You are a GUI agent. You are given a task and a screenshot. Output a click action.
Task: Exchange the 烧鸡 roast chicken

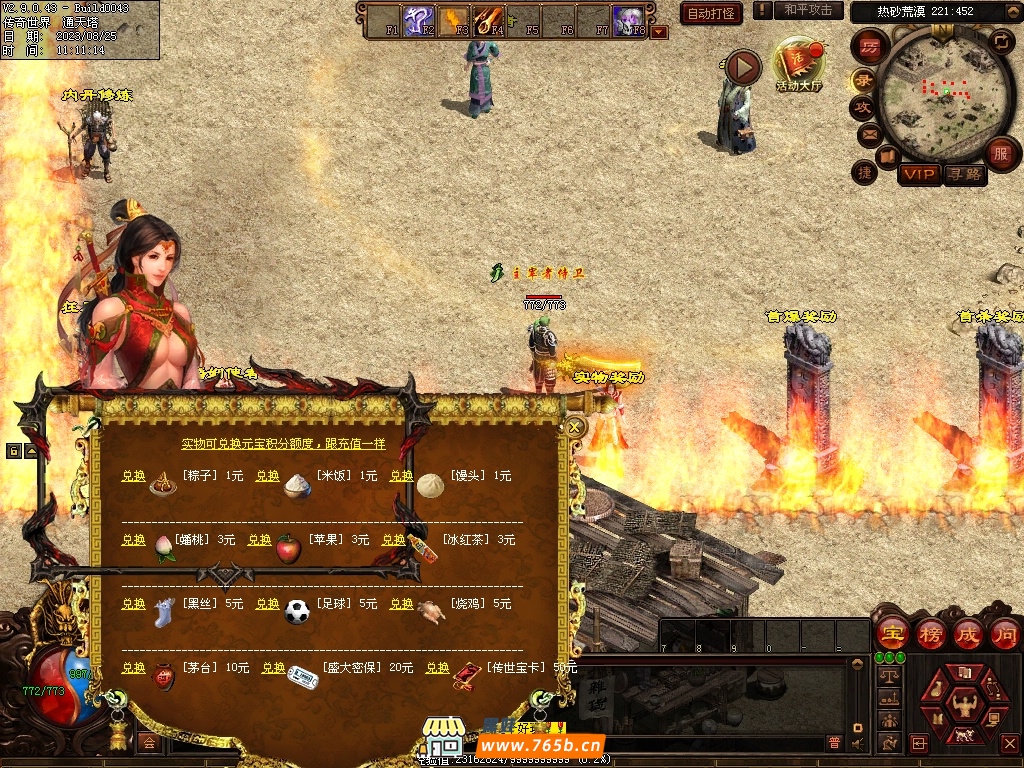tap(401, 604)
